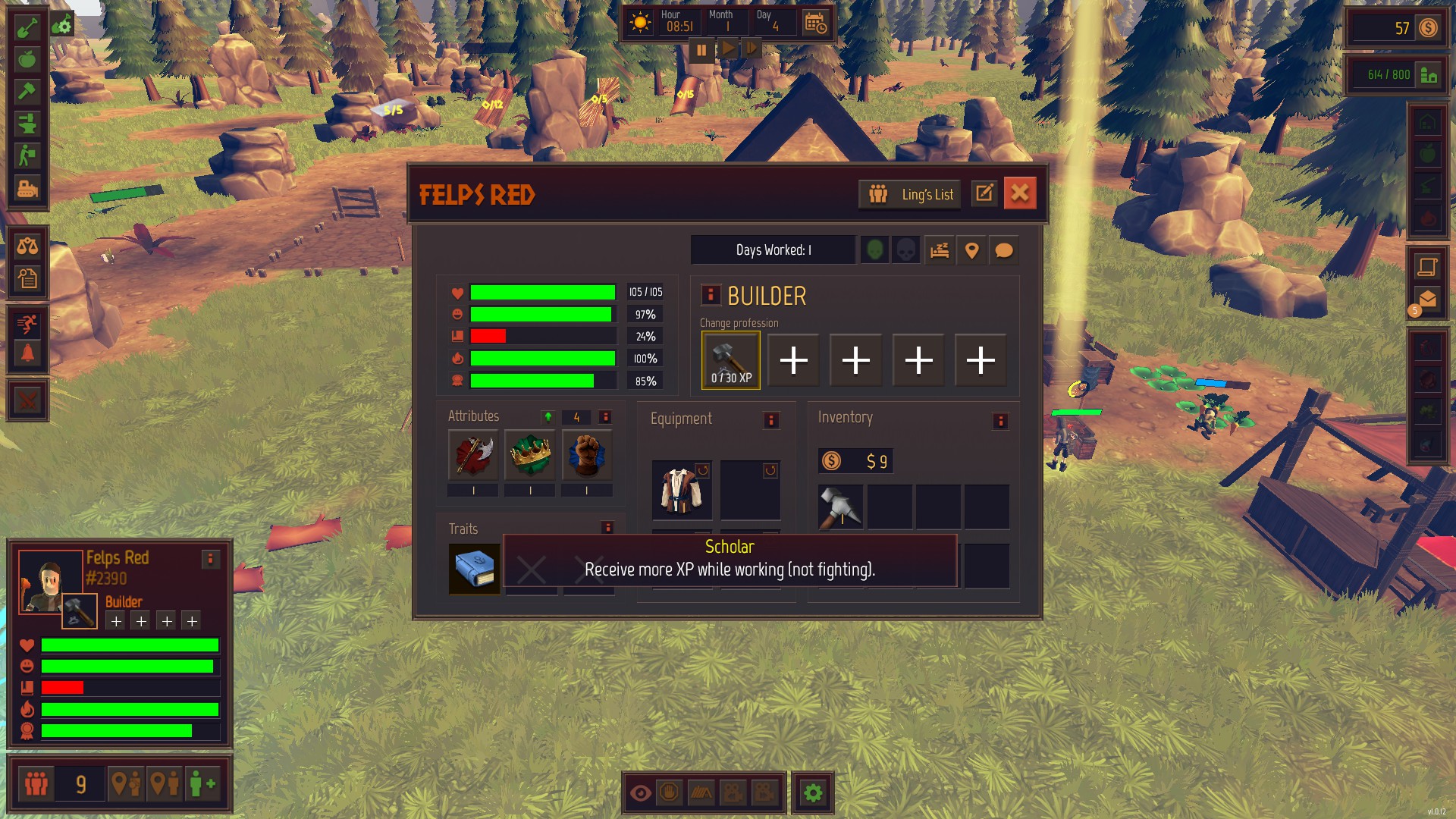Close the Felps Red character panel
The width and height of the screenshot is (1456, 819).
tap(1019, 193)
